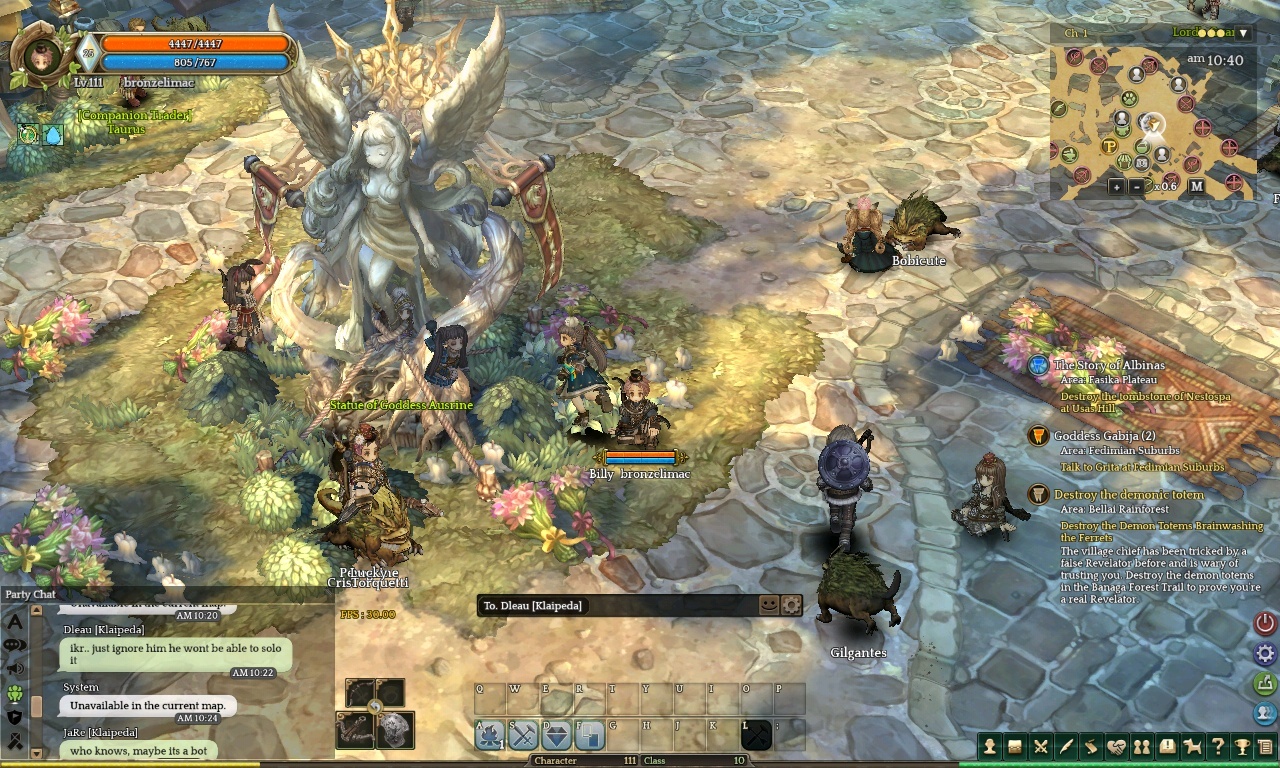Select the Goddess Gabija (2) quest

pyautogui.click(x=1104, y=436)
